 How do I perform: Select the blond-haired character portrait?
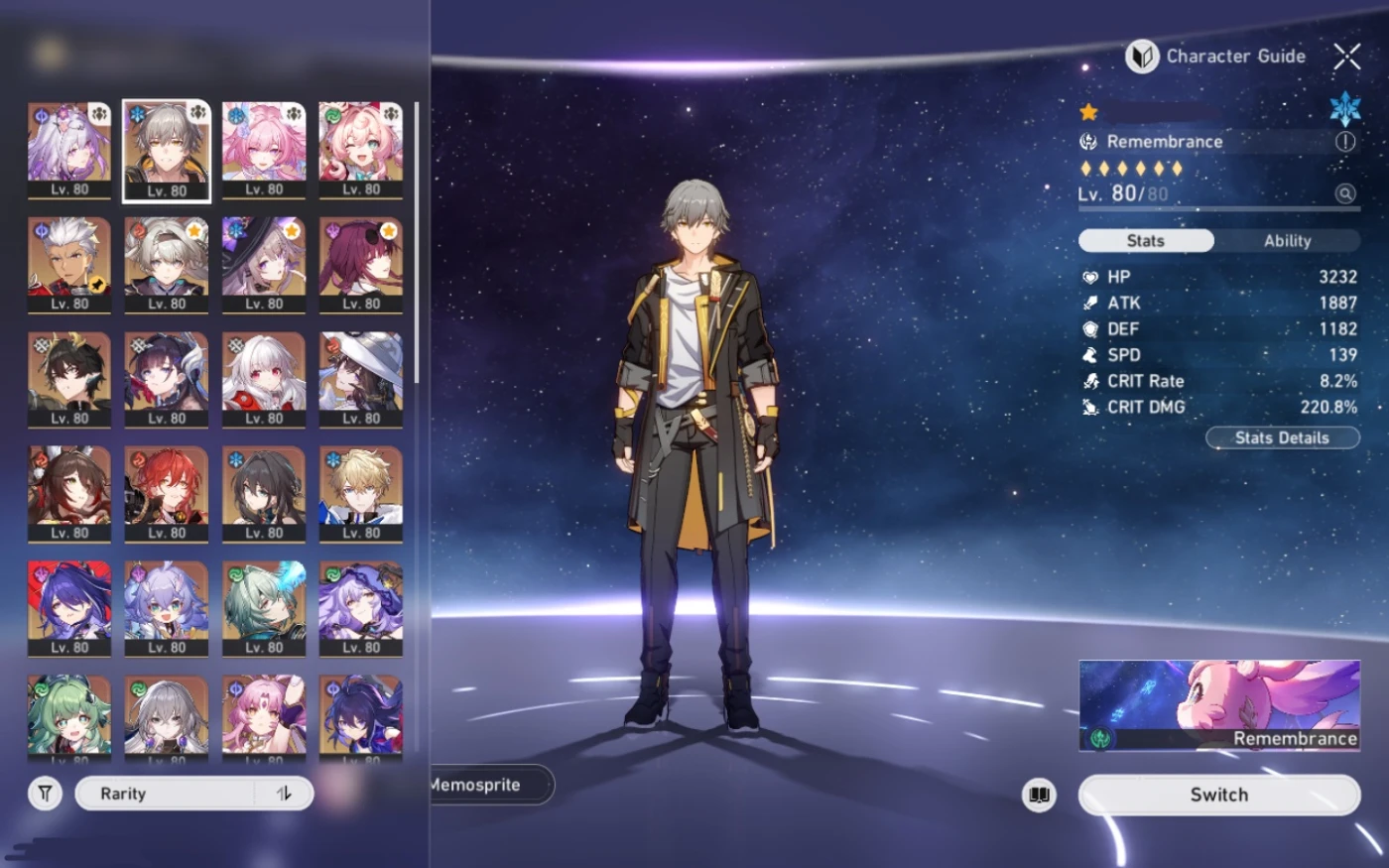tap(361, 493)
